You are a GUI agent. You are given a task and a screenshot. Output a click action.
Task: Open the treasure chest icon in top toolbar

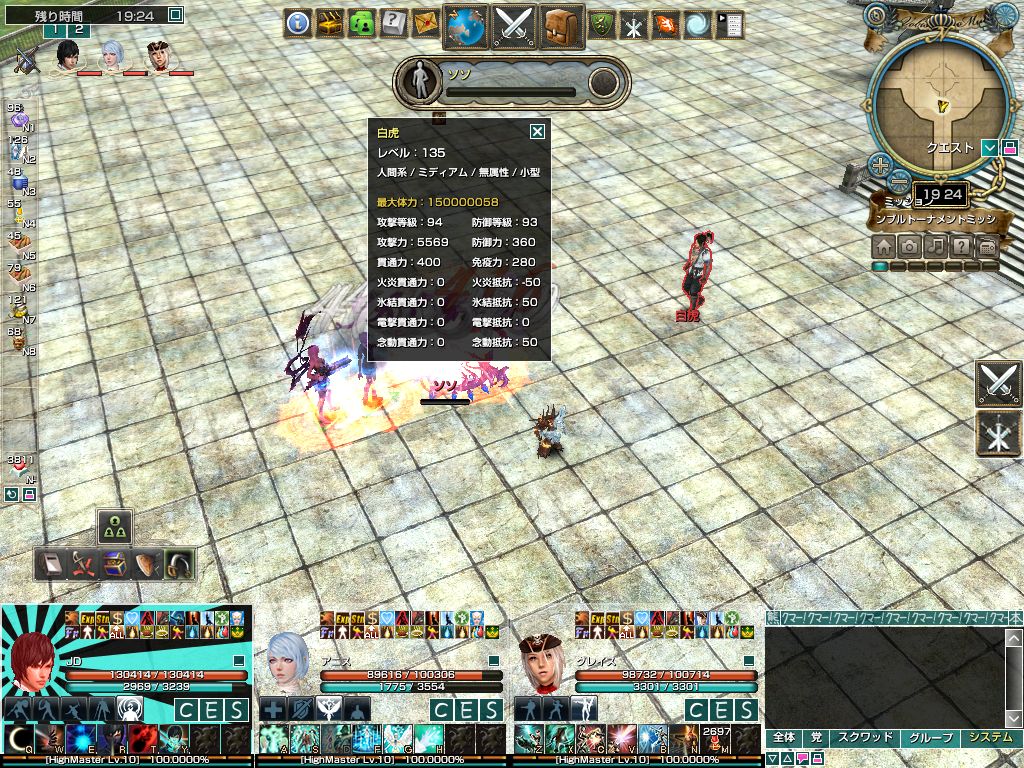pos(330,24)
